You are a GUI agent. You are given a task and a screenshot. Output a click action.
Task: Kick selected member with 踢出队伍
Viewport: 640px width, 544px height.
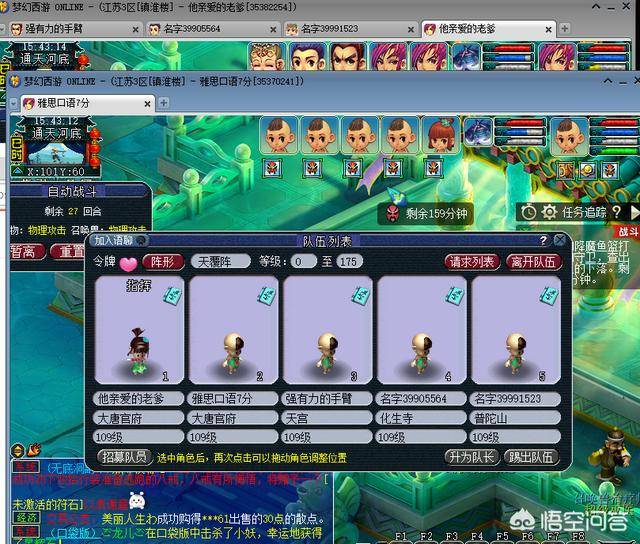point(529,457)
